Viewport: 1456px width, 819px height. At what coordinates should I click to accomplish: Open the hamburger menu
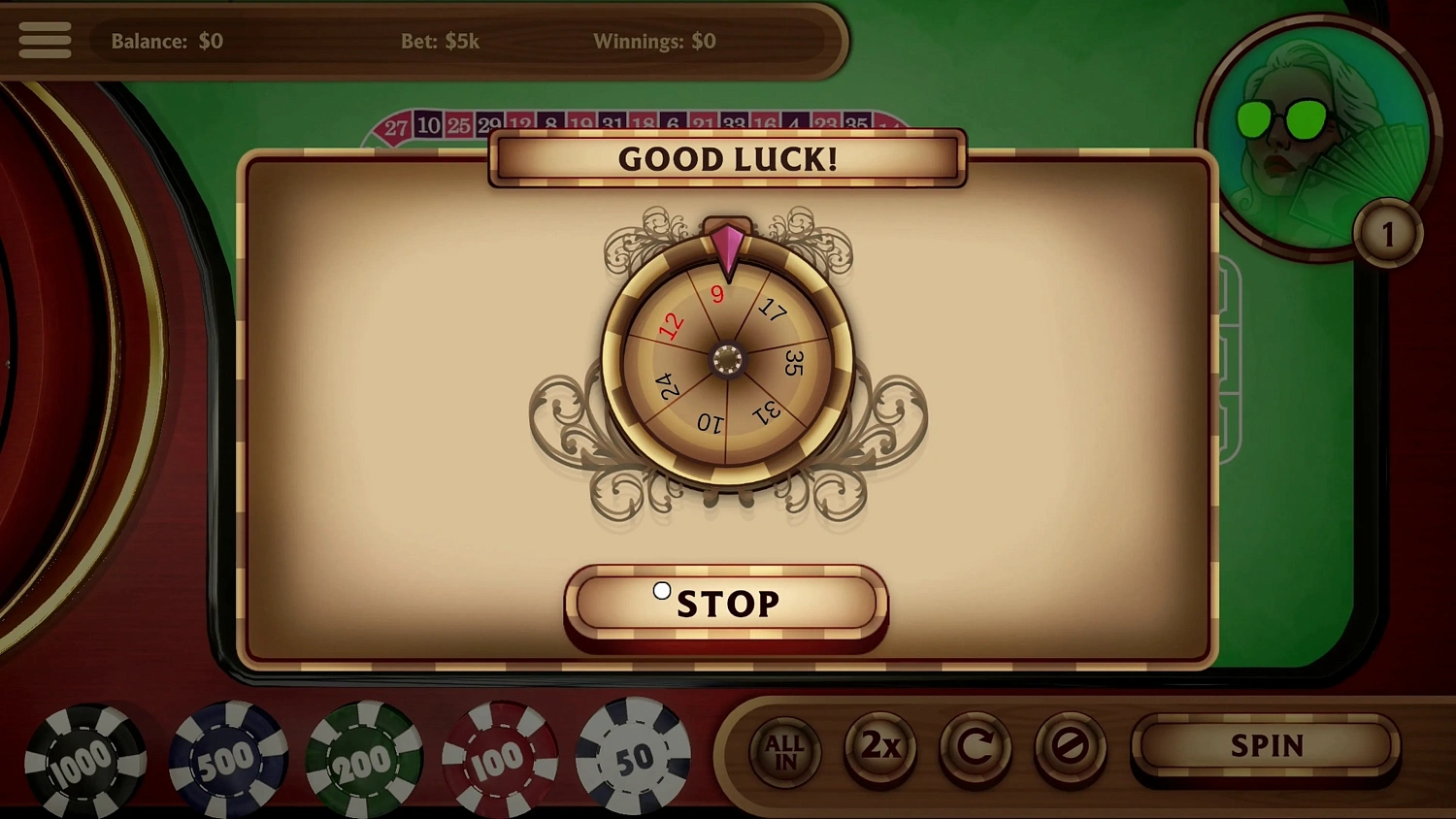(x=44, y=39)
